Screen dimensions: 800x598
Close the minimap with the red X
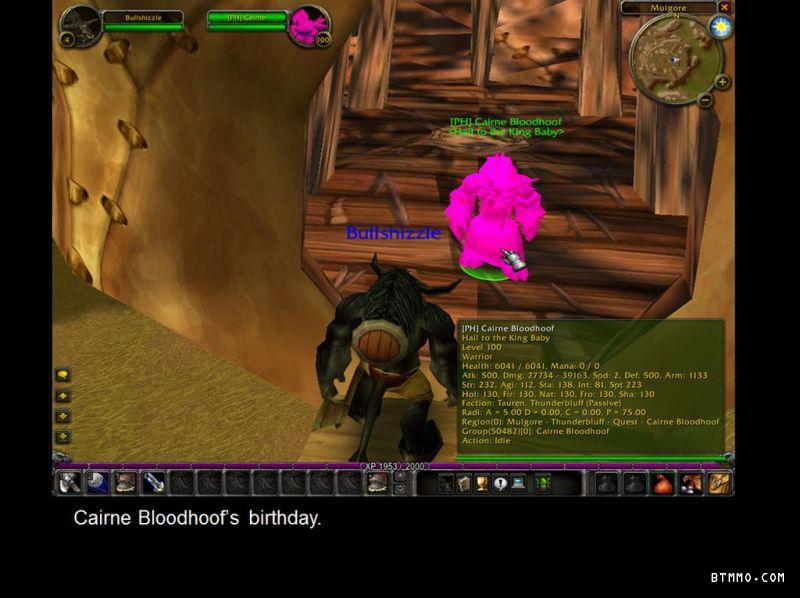(724, 7)
